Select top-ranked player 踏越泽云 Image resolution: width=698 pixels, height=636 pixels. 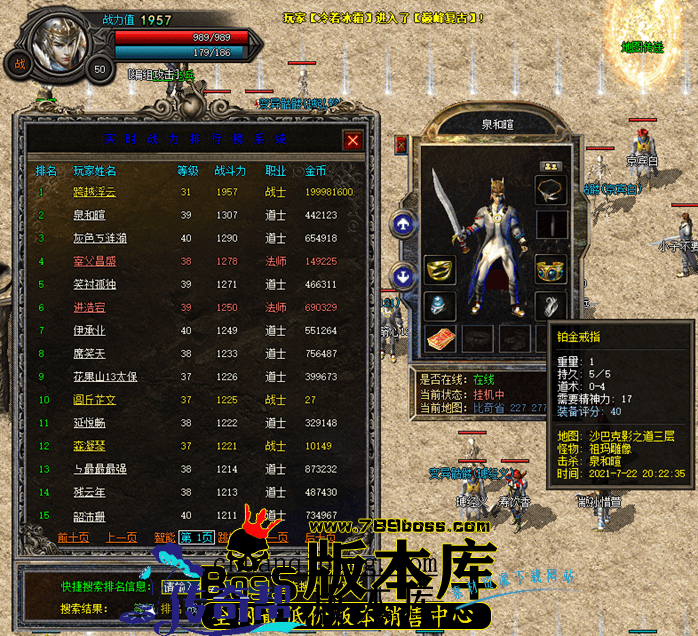click(x=95, y=192)
